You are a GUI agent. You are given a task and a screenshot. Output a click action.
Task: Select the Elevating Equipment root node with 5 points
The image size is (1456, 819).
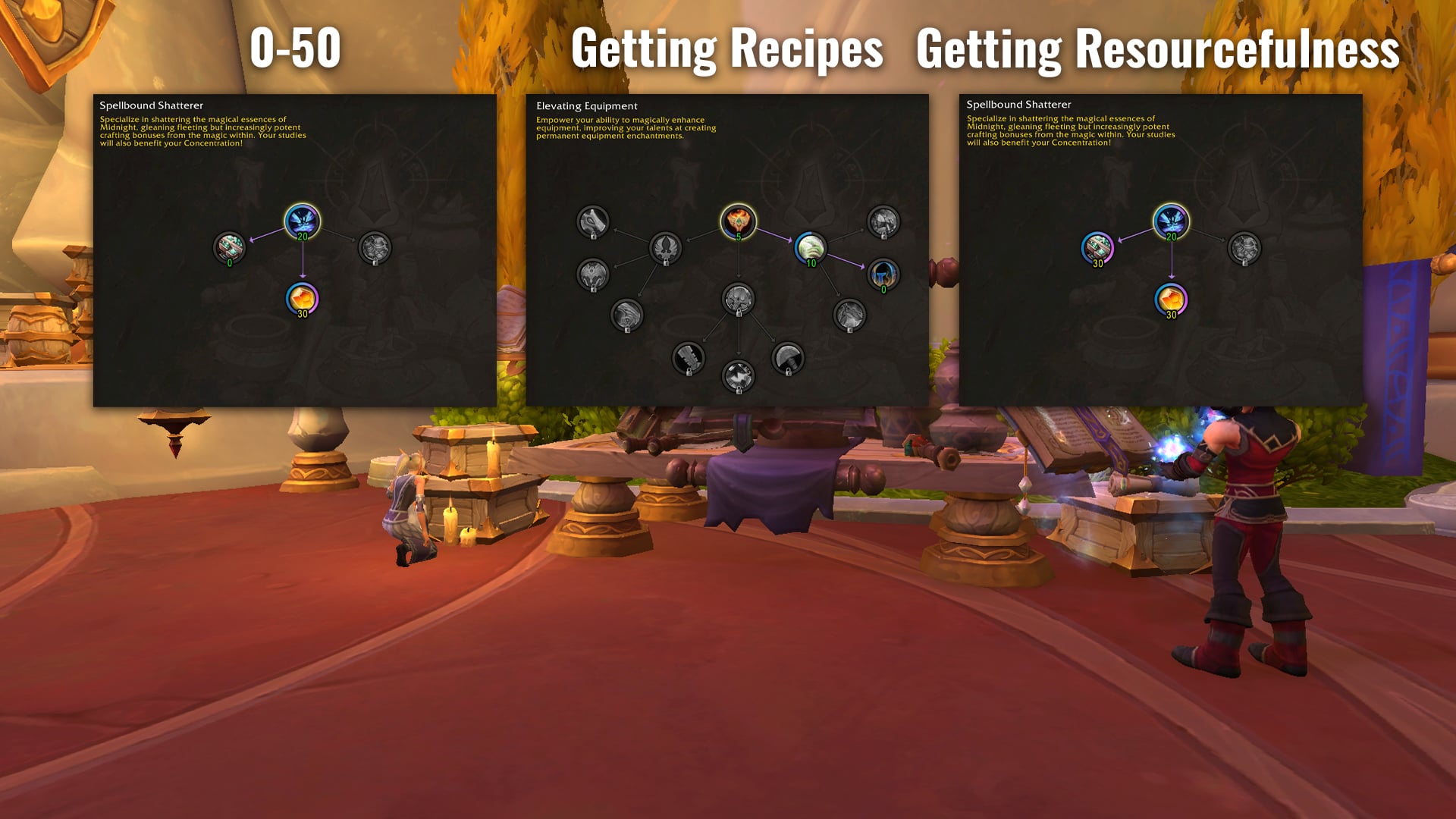click(x=738, y=222)
